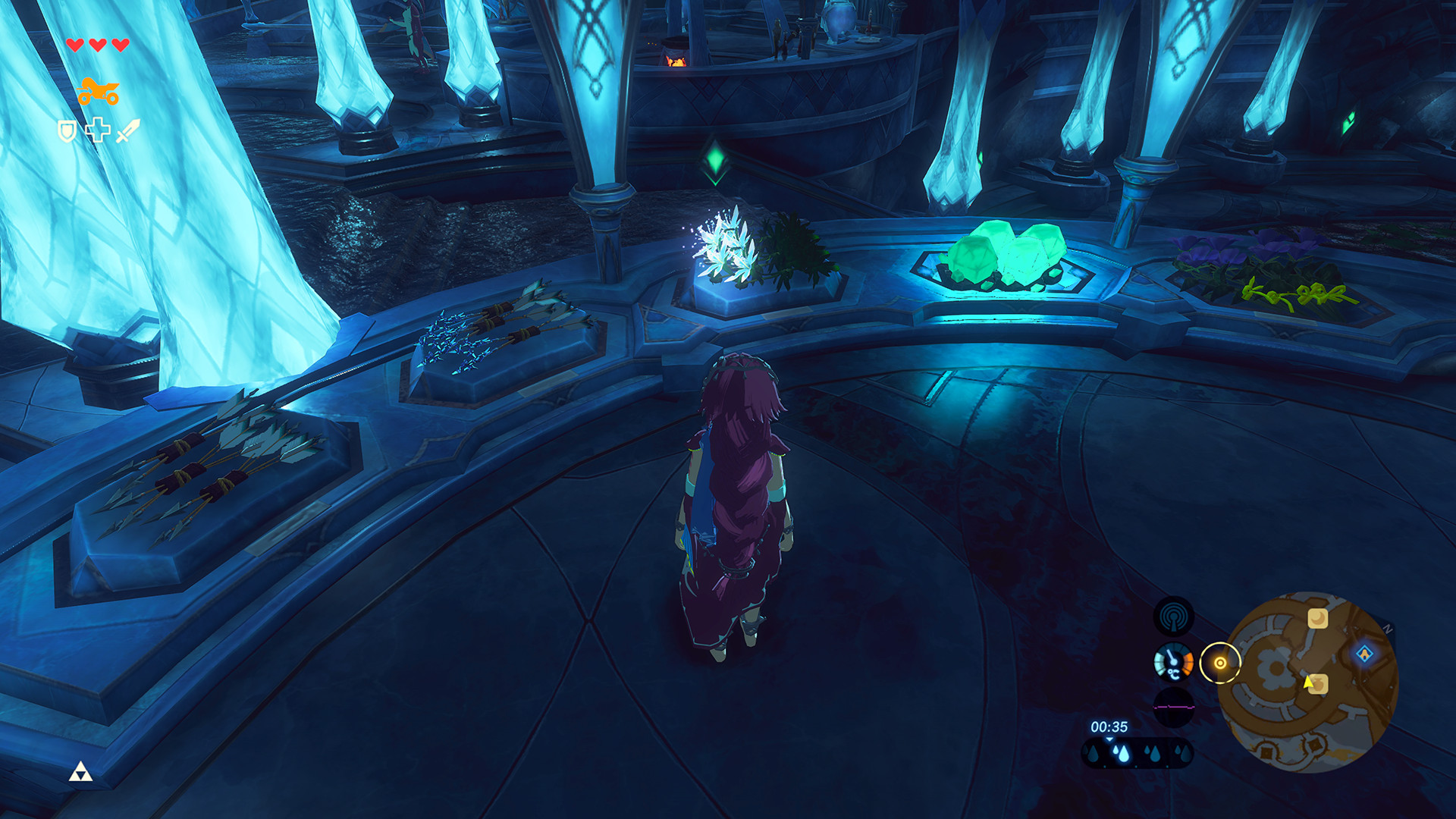Open the Sheikah Sensor signal icon
This screenshot has height=819, width=1456.
pos(1174,616)
